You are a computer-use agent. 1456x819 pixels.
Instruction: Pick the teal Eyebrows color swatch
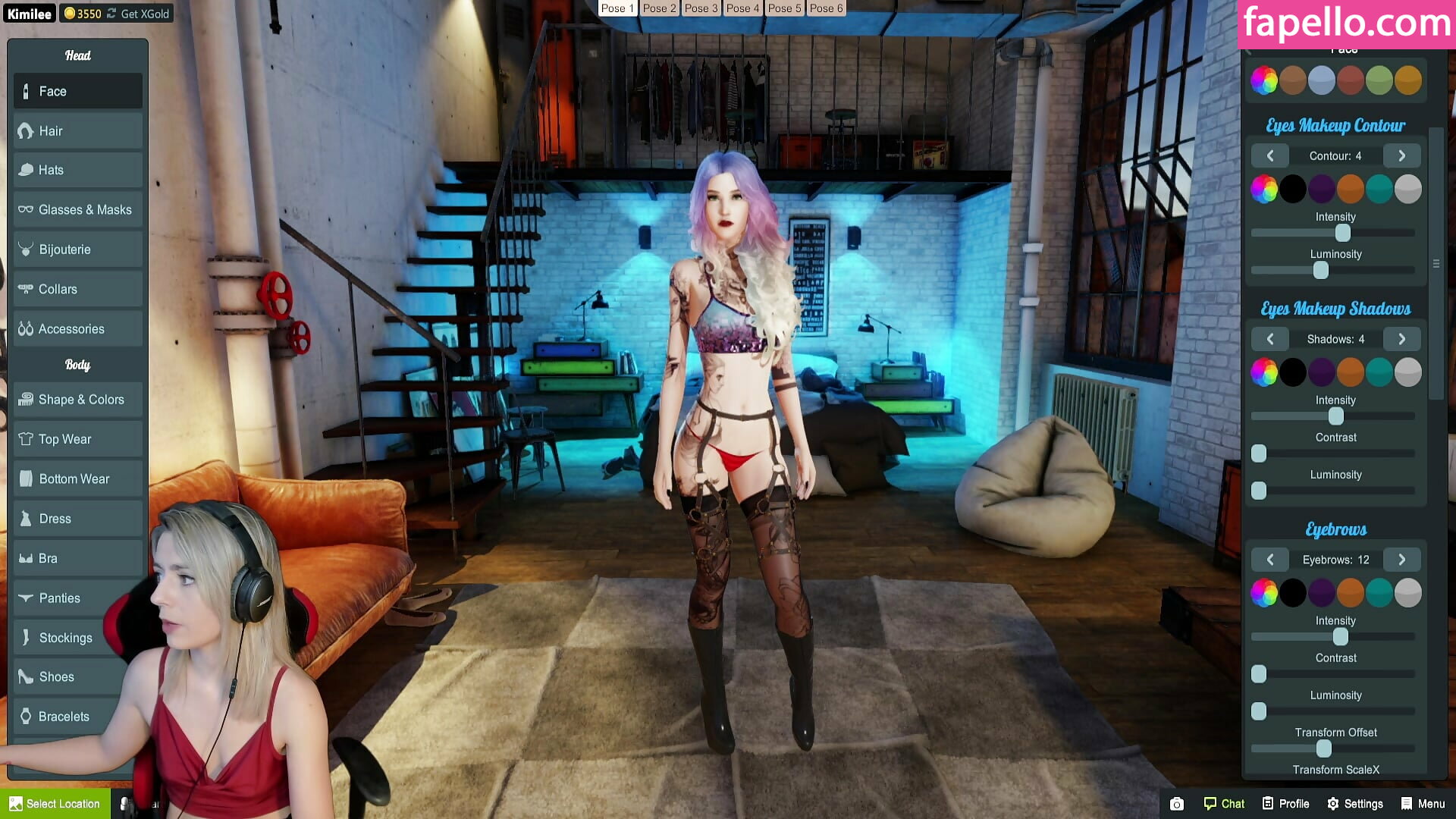click(1379, 593)
